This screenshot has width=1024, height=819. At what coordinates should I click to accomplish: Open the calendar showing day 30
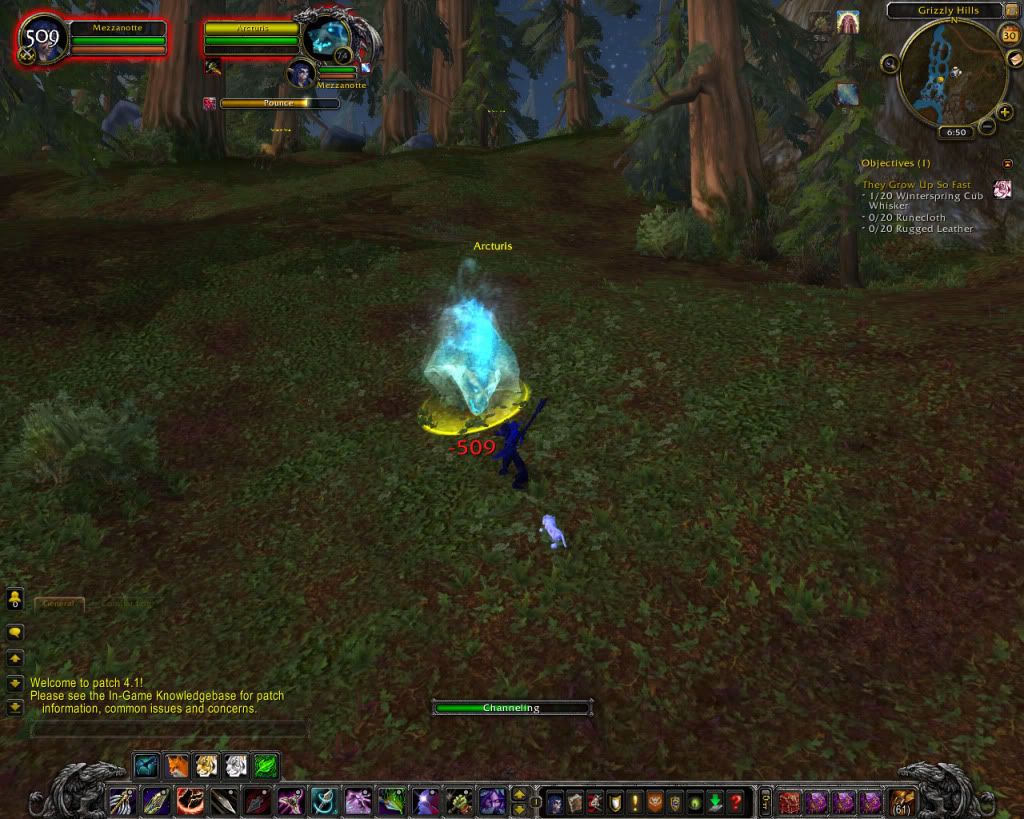1009,35
